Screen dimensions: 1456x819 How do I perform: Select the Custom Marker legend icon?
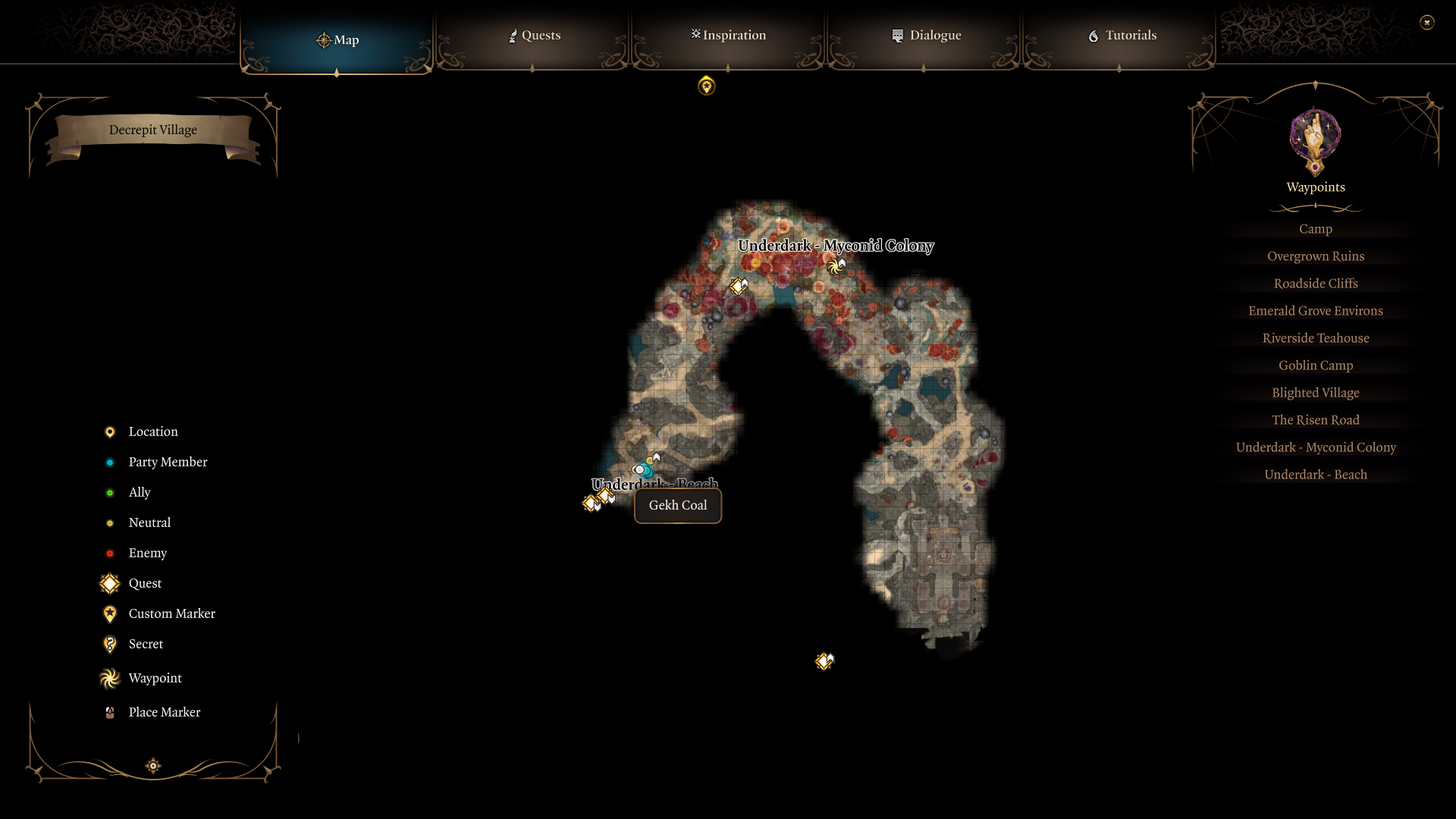pos(109,613)
